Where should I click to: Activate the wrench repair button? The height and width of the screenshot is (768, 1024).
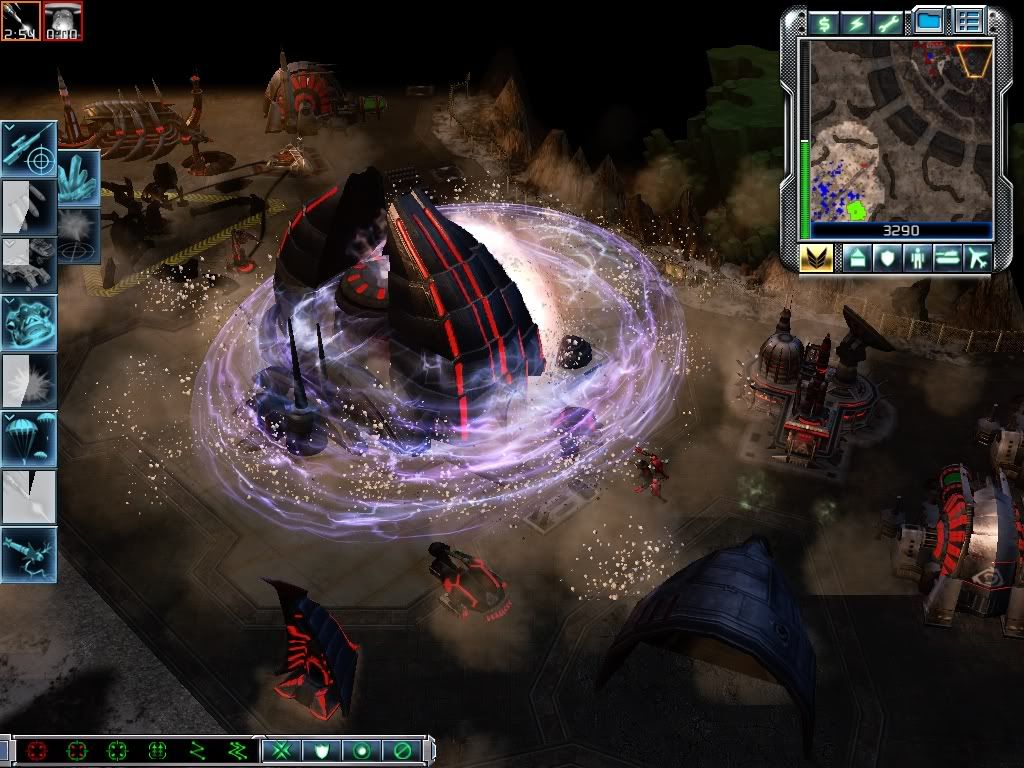tap(887, 23)
